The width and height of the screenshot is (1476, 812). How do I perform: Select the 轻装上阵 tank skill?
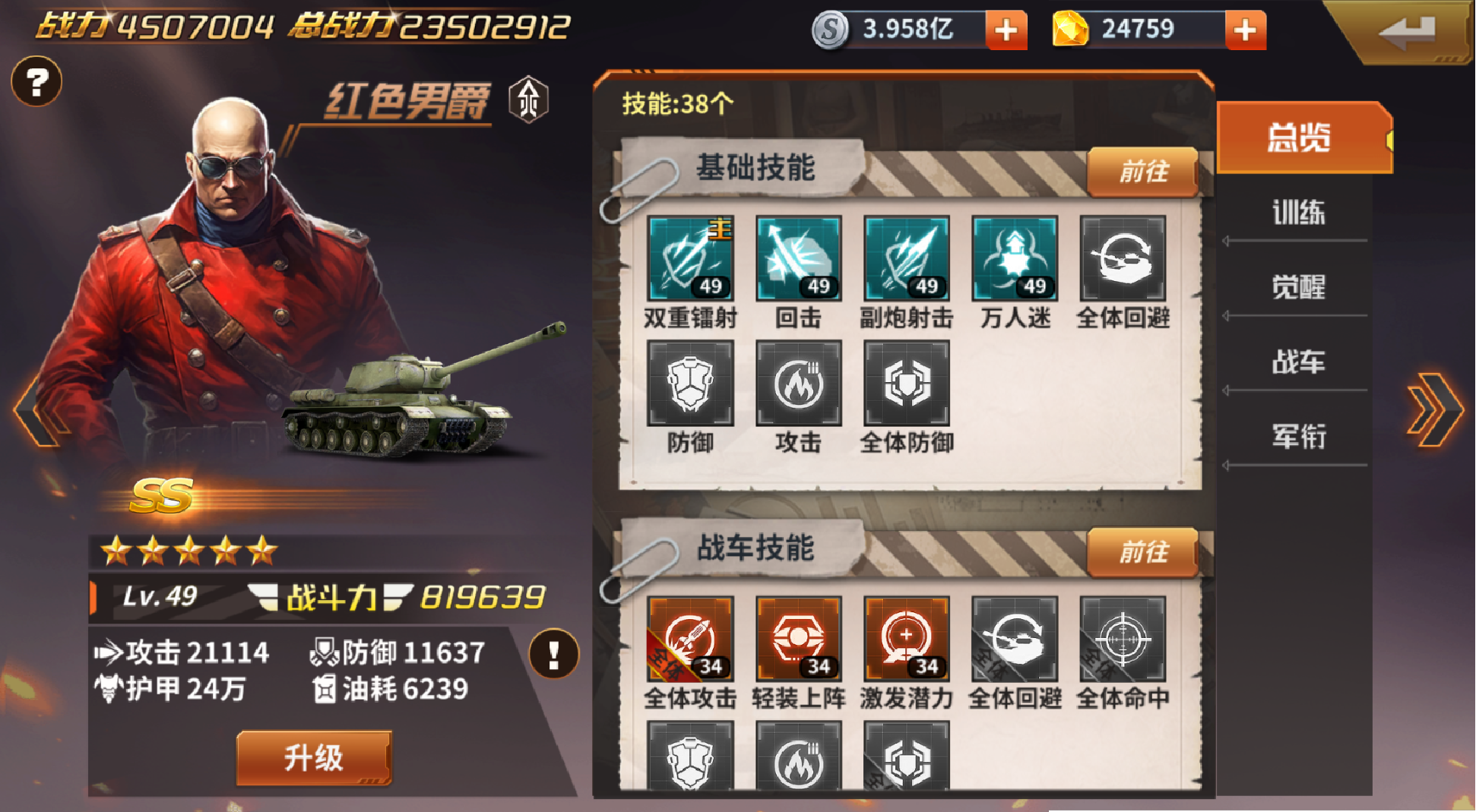tap(798, 639)
